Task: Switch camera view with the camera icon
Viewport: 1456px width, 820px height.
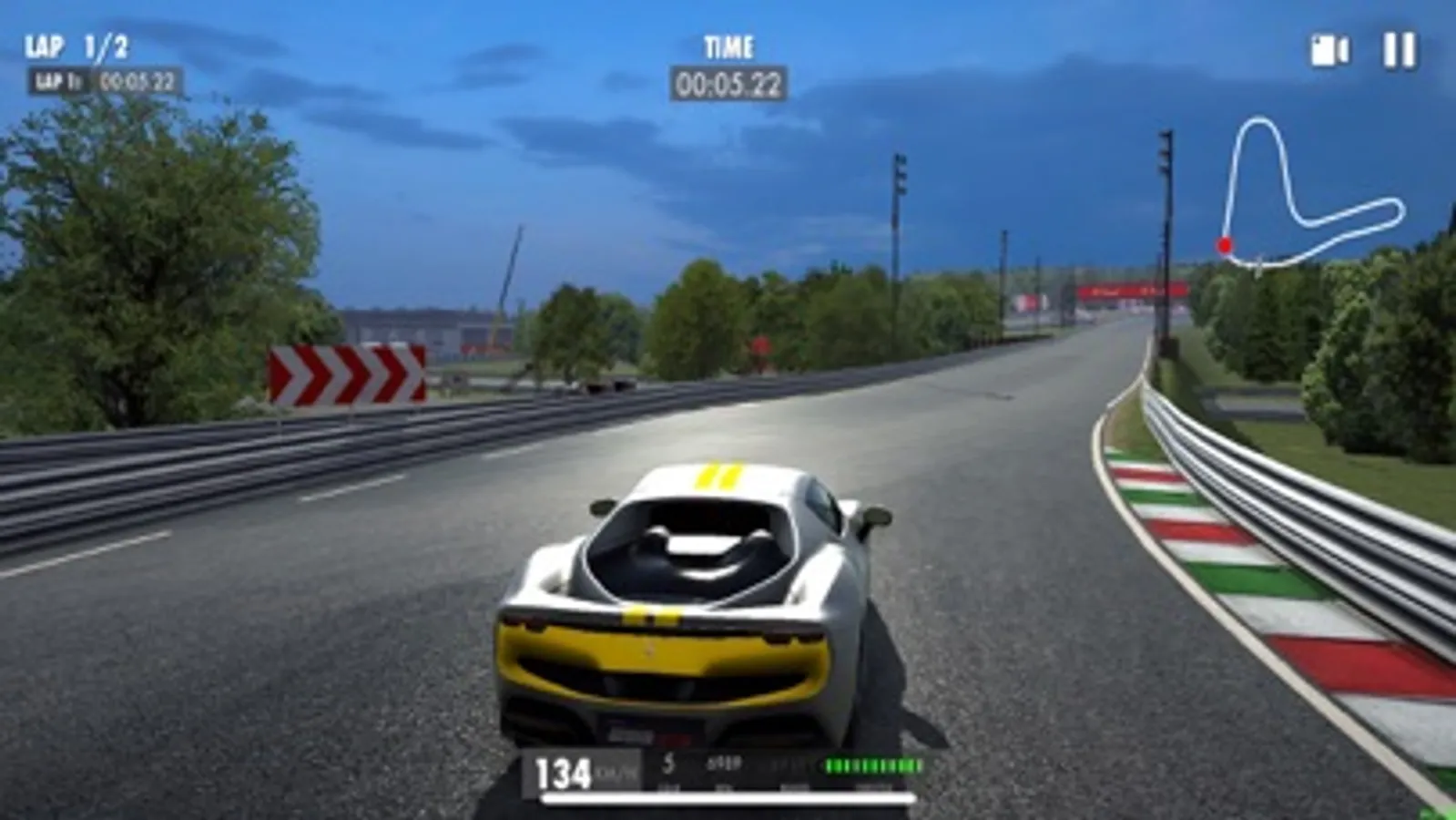Action: [x=1329, y=50]
